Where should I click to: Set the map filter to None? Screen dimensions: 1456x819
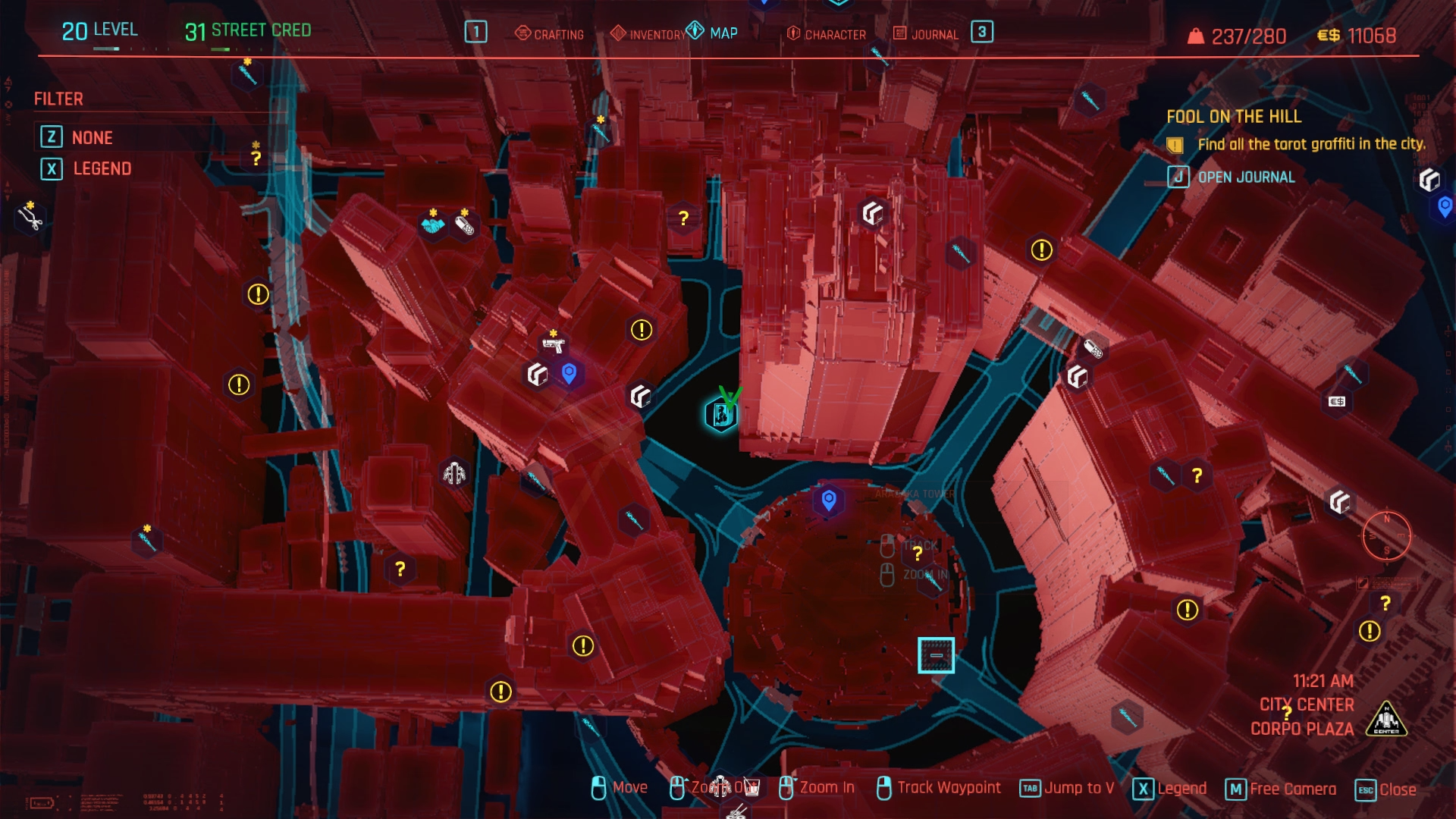(x=92, y=138)
